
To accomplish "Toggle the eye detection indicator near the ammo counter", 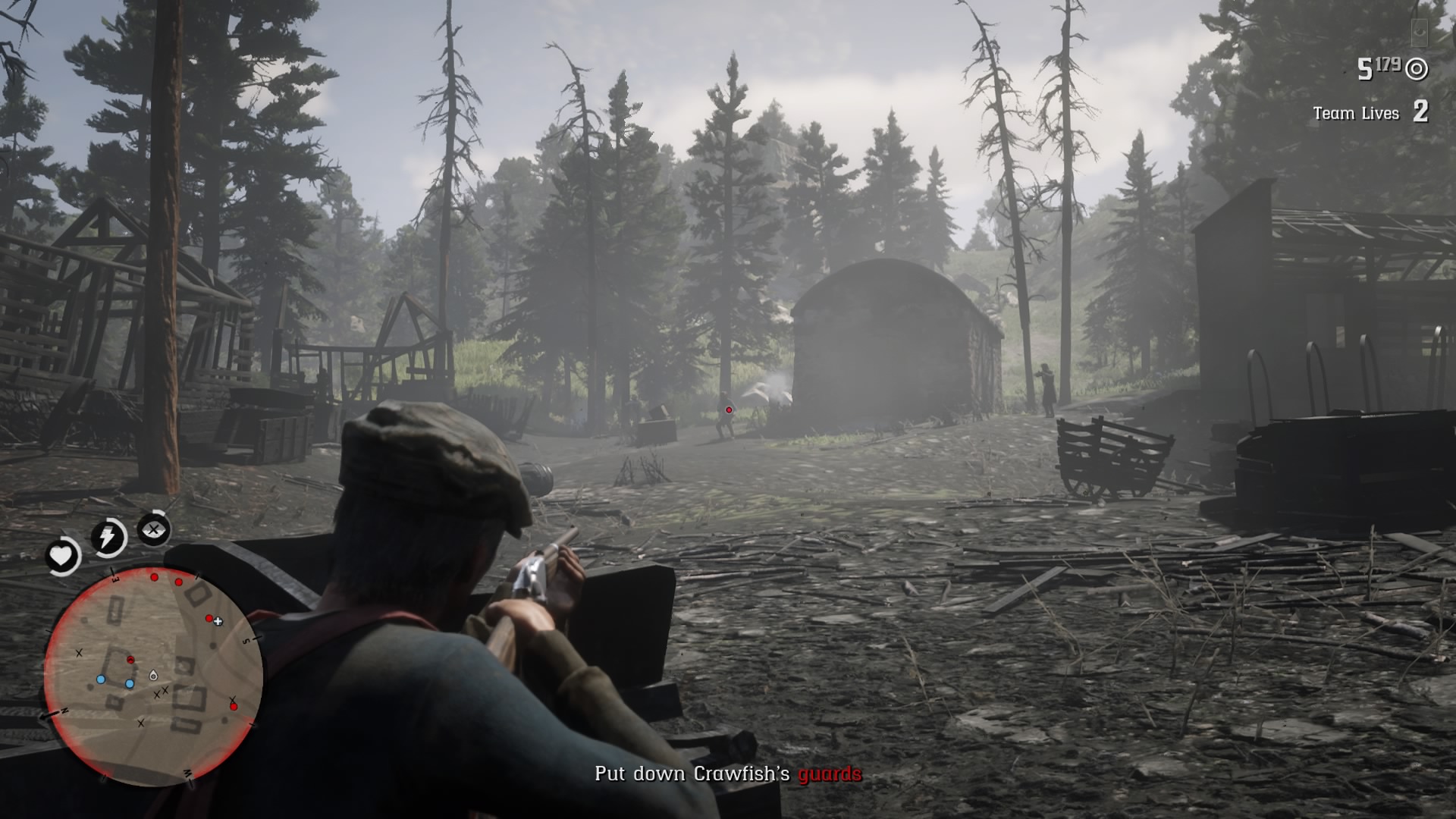I will 1420,33.
